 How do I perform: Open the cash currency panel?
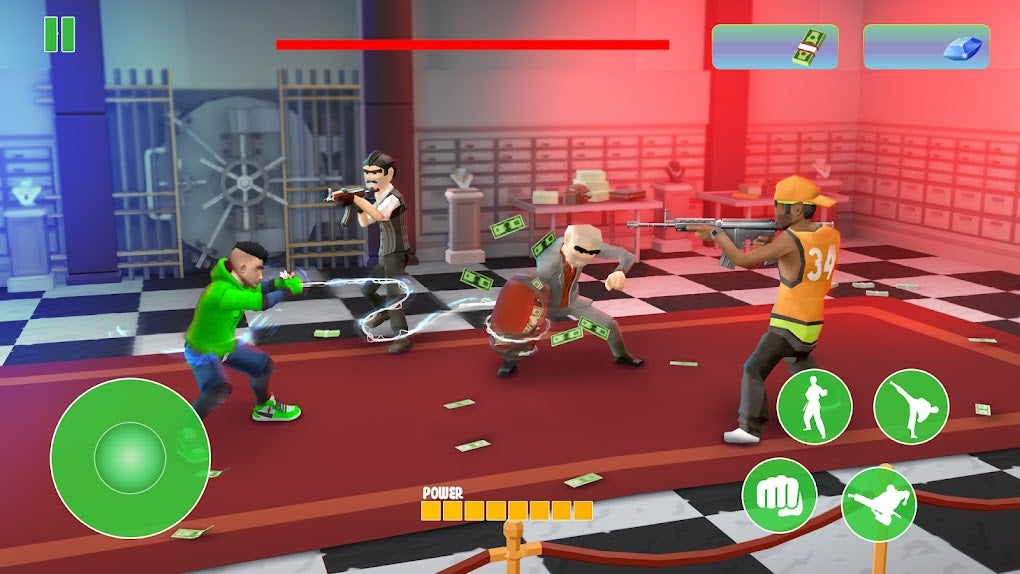point(775,47)
